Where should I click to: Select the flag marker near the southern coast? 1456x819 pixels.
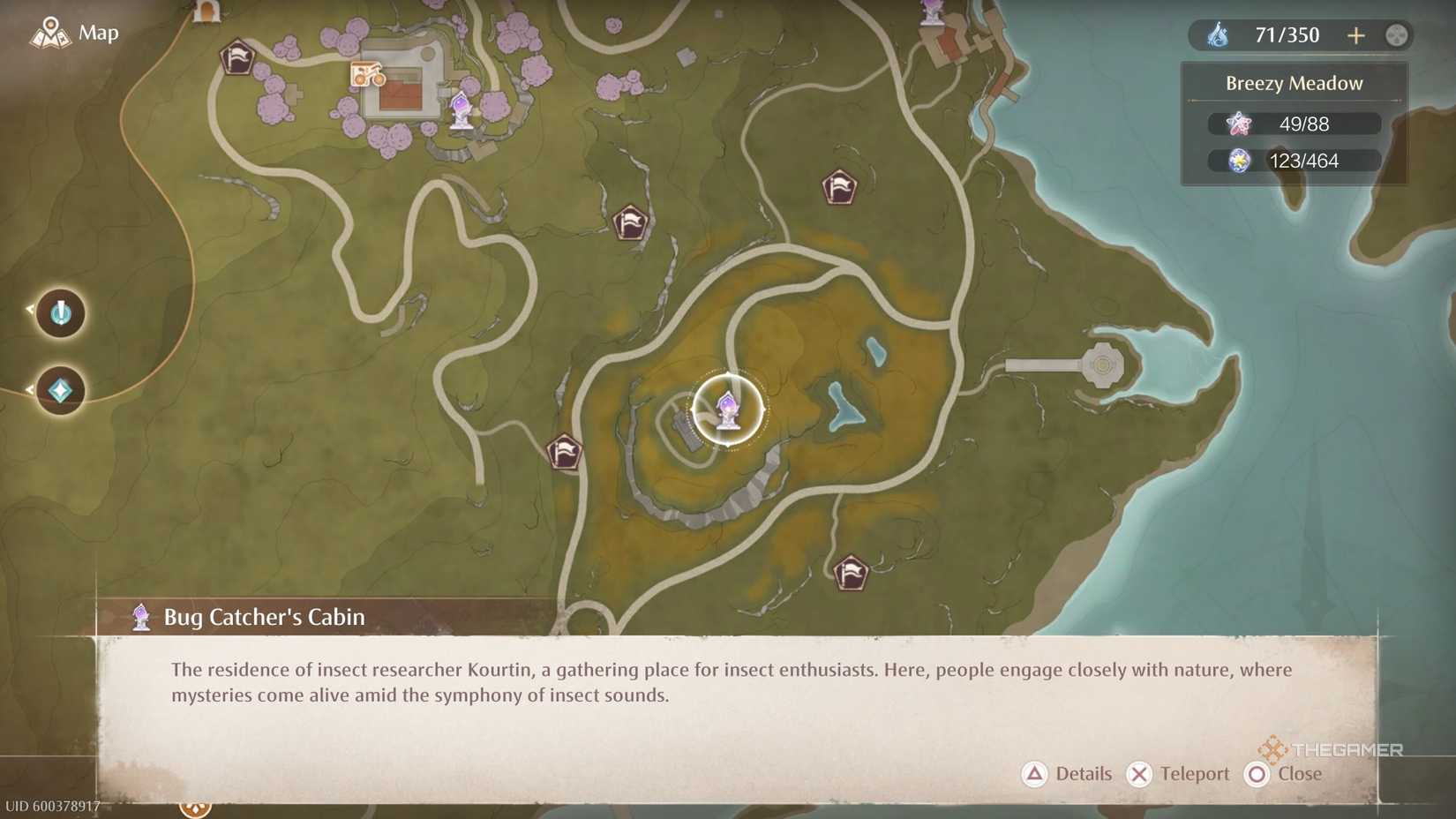[x=850, y=572]
